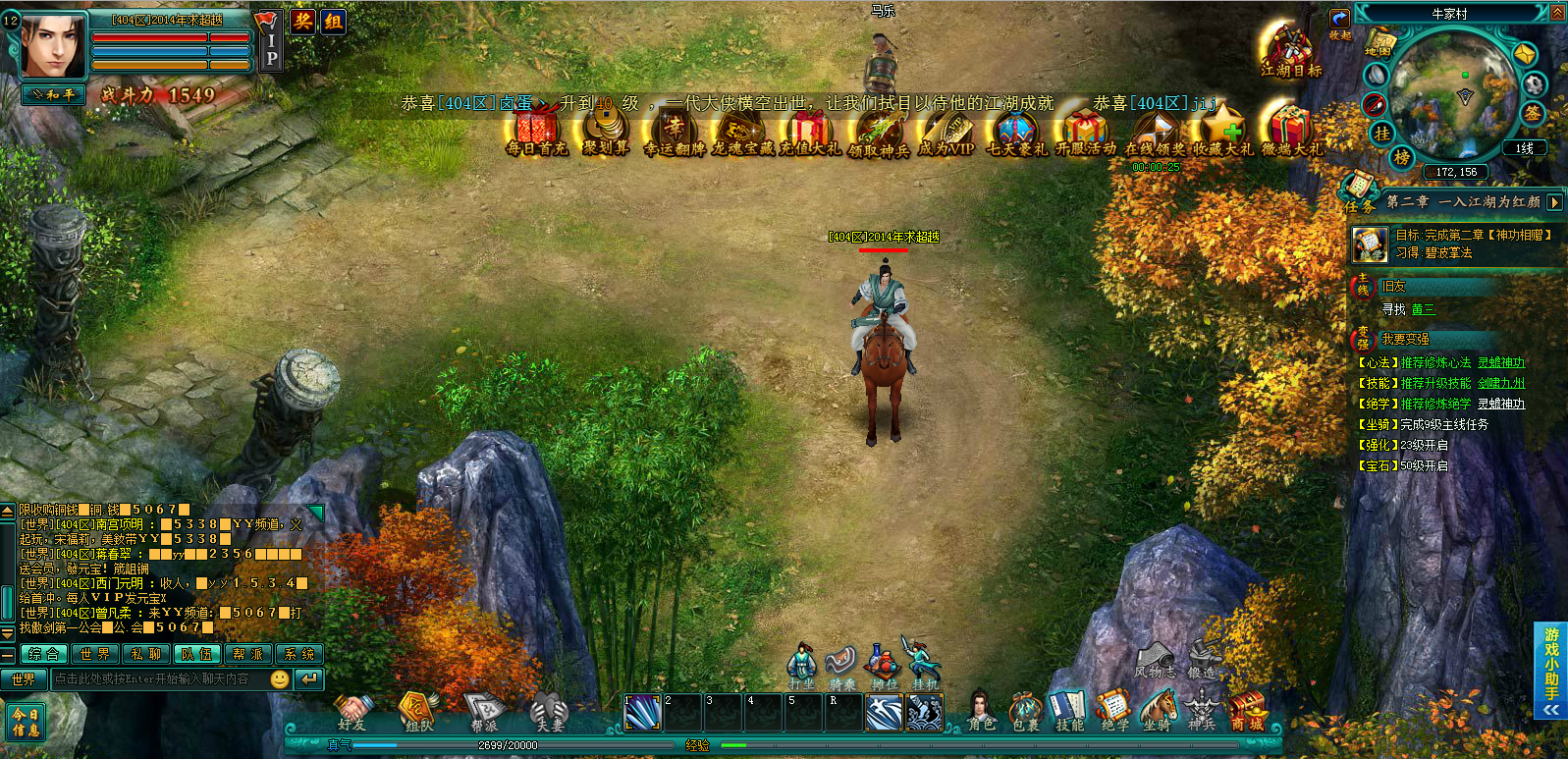Open the 地图 world map scroll

point(1379,44)
